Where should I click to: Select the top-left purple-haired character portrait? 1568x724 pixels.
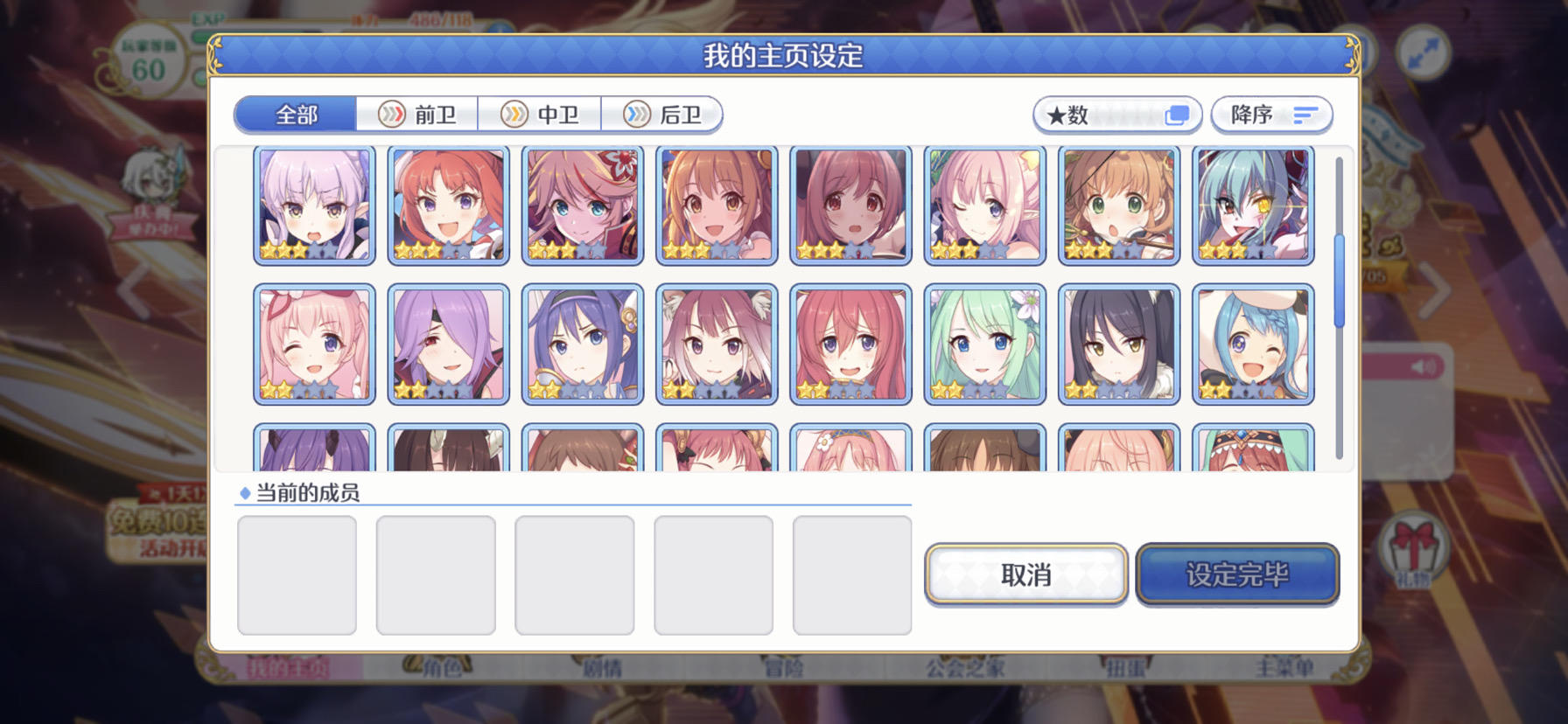313,205
